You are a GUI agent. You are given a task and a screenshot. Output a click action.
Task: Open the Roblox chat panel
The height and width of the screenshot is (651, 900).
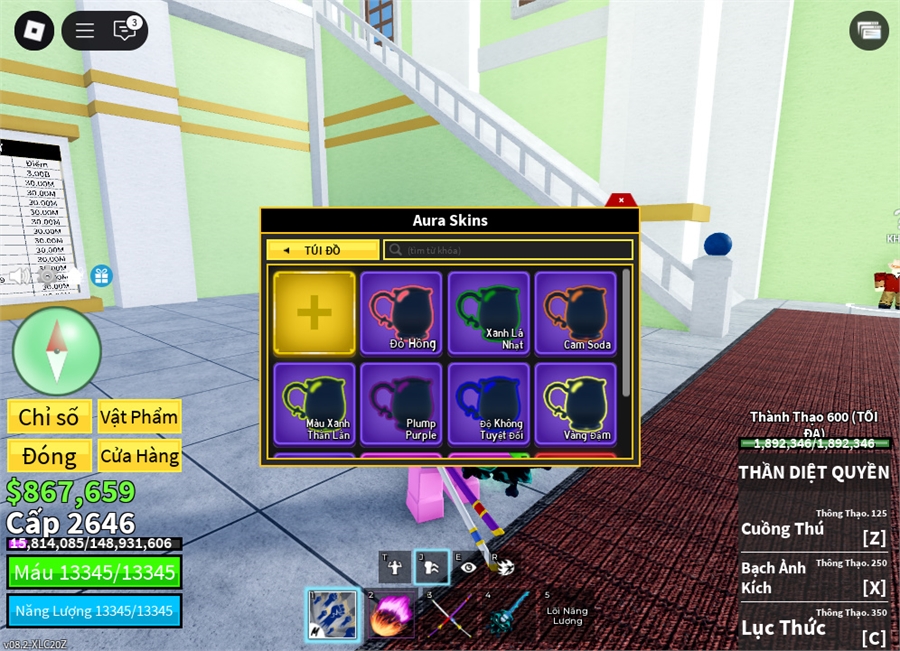[125, 31]
